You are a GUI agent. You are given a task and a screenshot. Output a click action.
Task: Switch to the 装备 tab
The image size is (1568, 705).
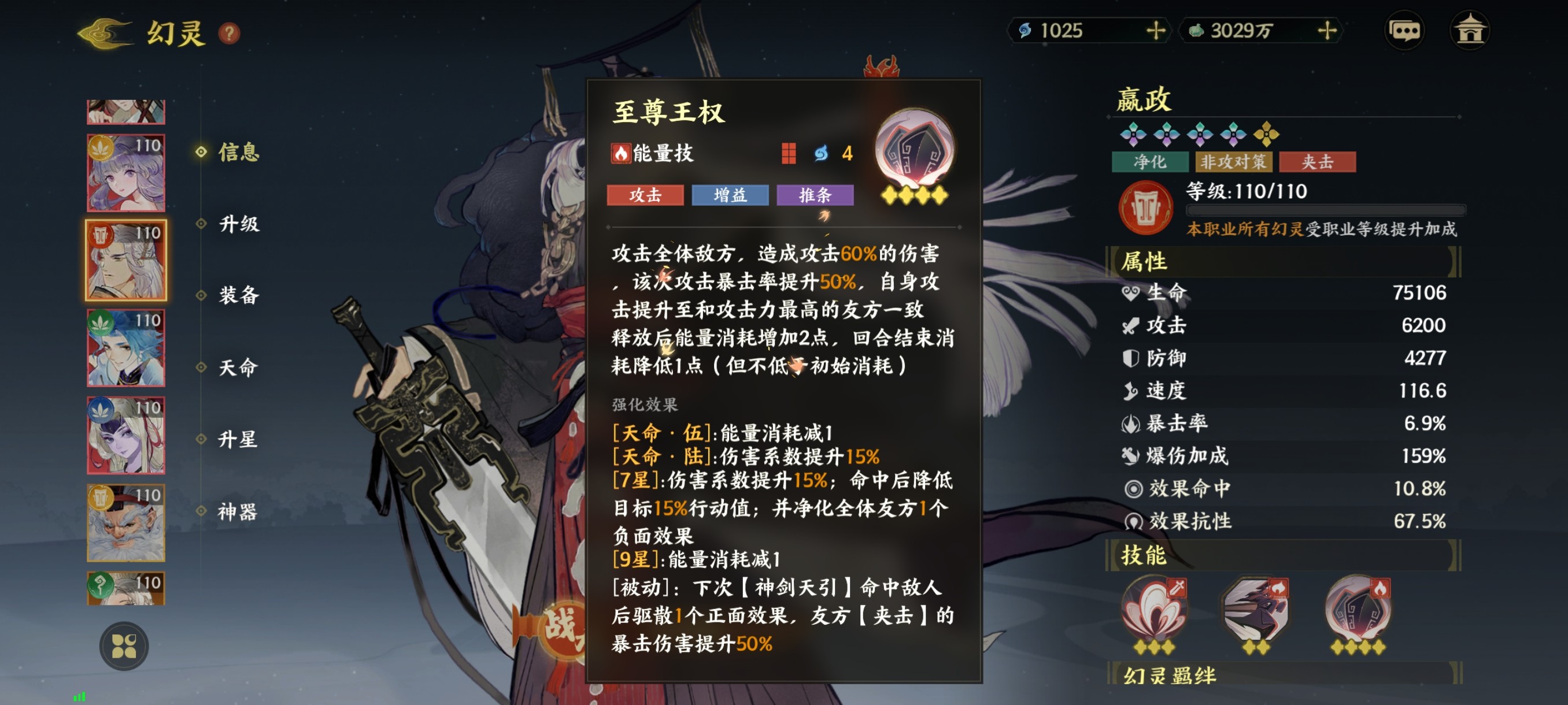click(x=239, y=297)
